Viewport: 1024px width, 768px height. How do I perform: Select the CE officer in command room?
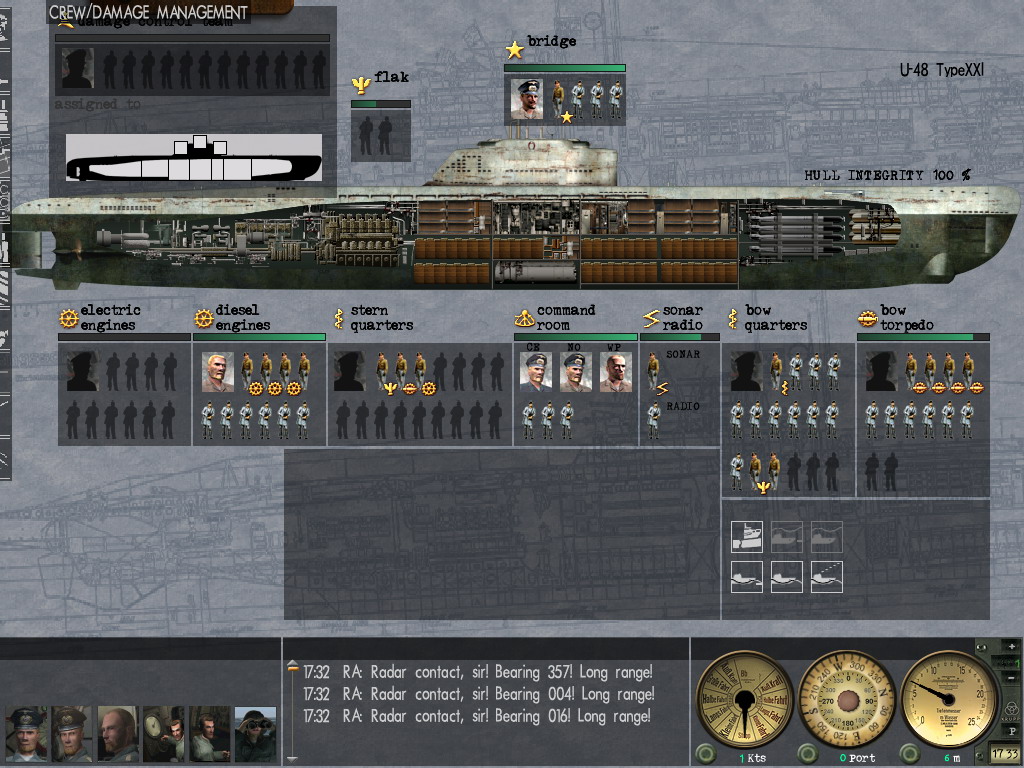[x=535, y=372]
